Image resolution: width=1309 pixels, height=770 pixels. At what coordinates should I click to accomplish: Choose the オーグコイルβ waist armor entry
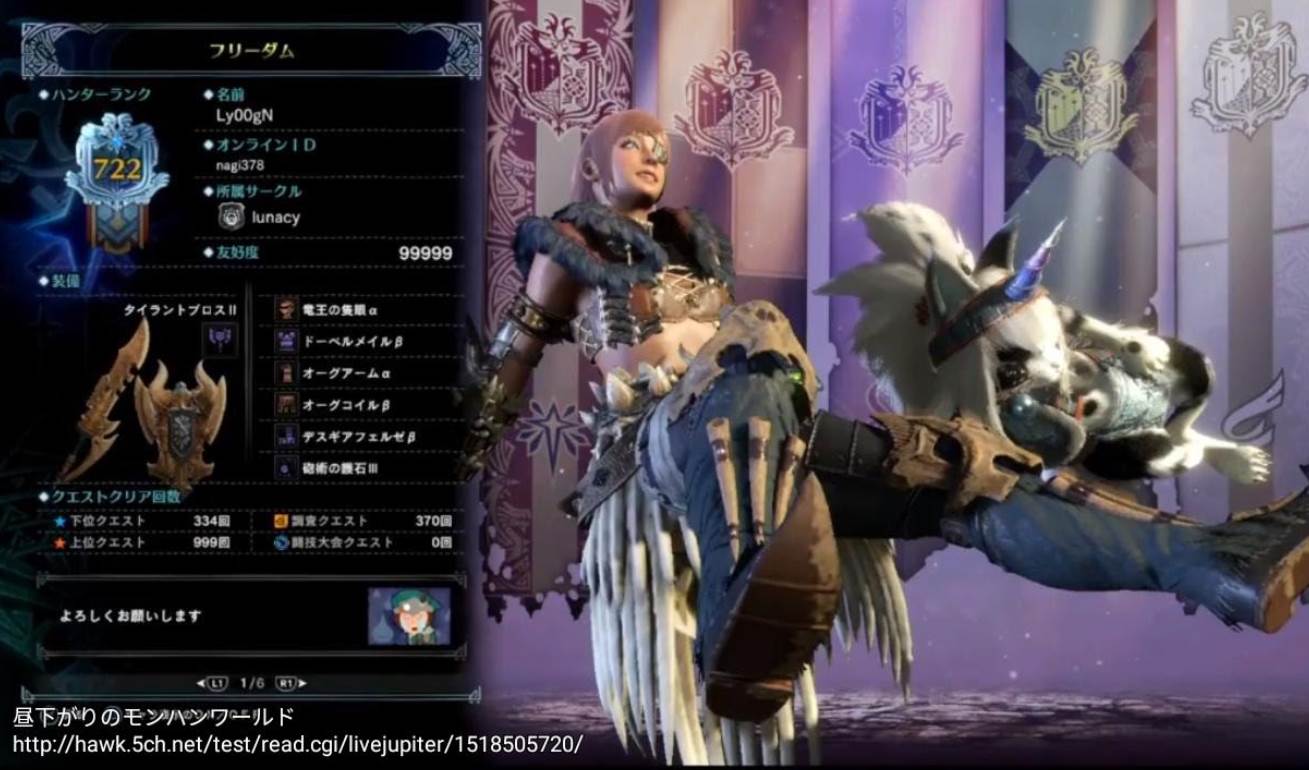(x=364, y=404)
